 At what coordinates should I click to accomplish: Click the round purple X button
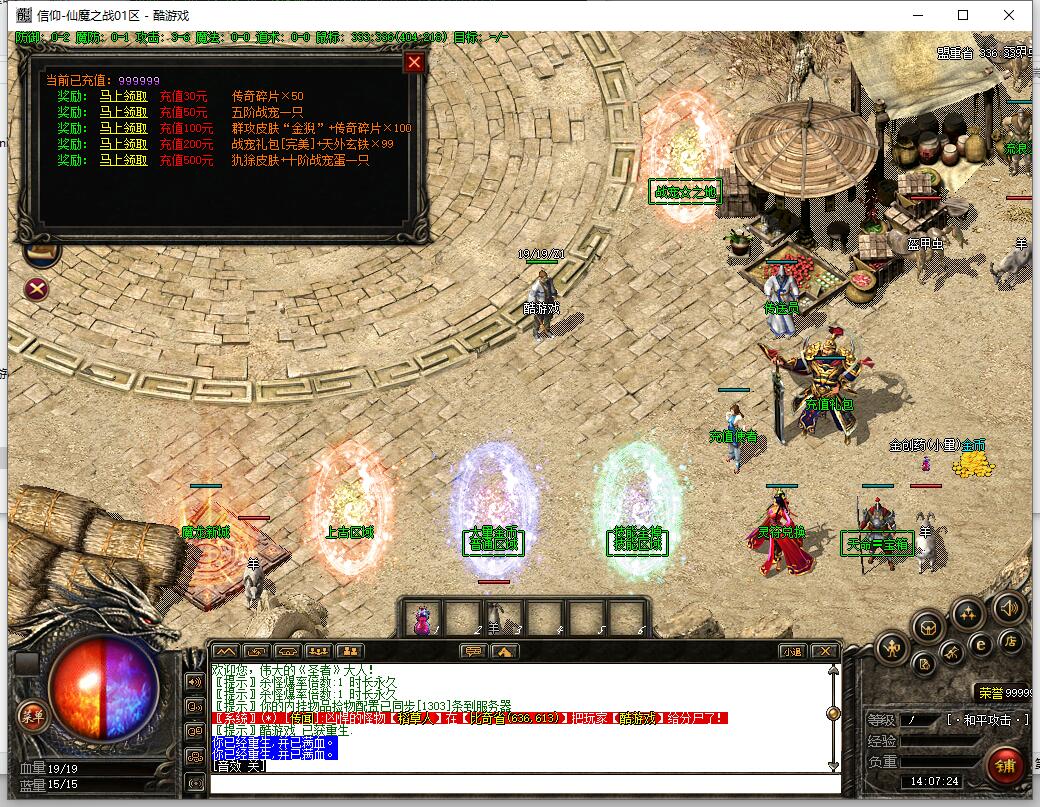pyautogui.click(x=37, y=289)
